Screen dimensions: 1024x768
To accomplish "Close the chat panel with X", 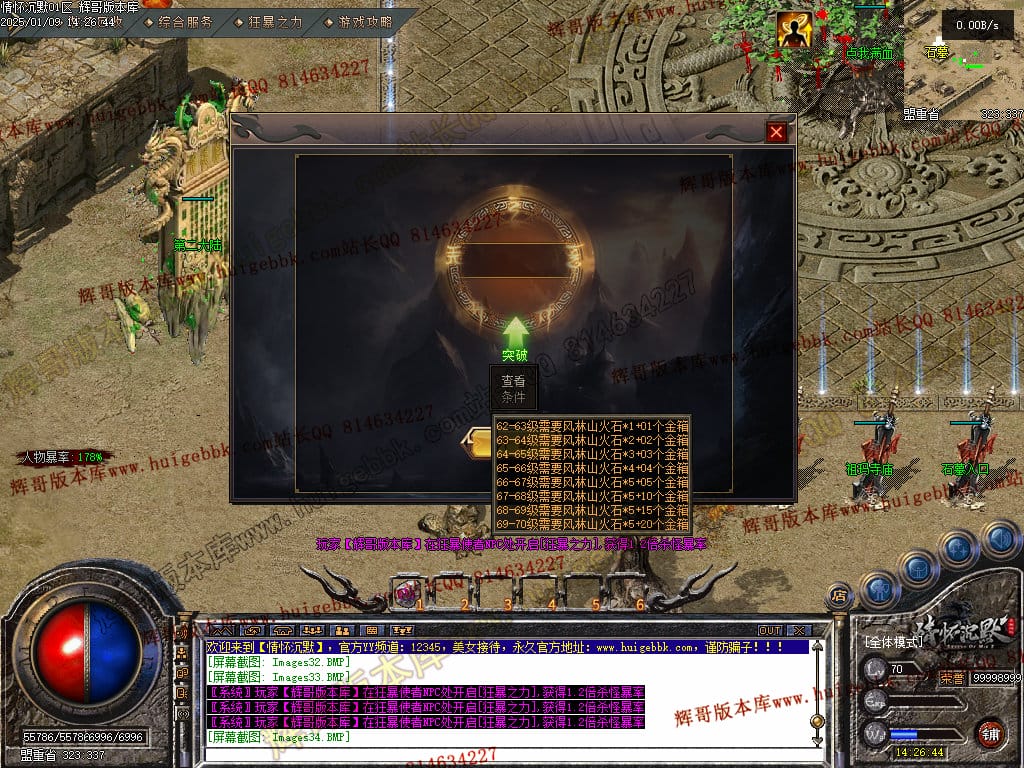I will pyautogui.click(x=798, y=631).
